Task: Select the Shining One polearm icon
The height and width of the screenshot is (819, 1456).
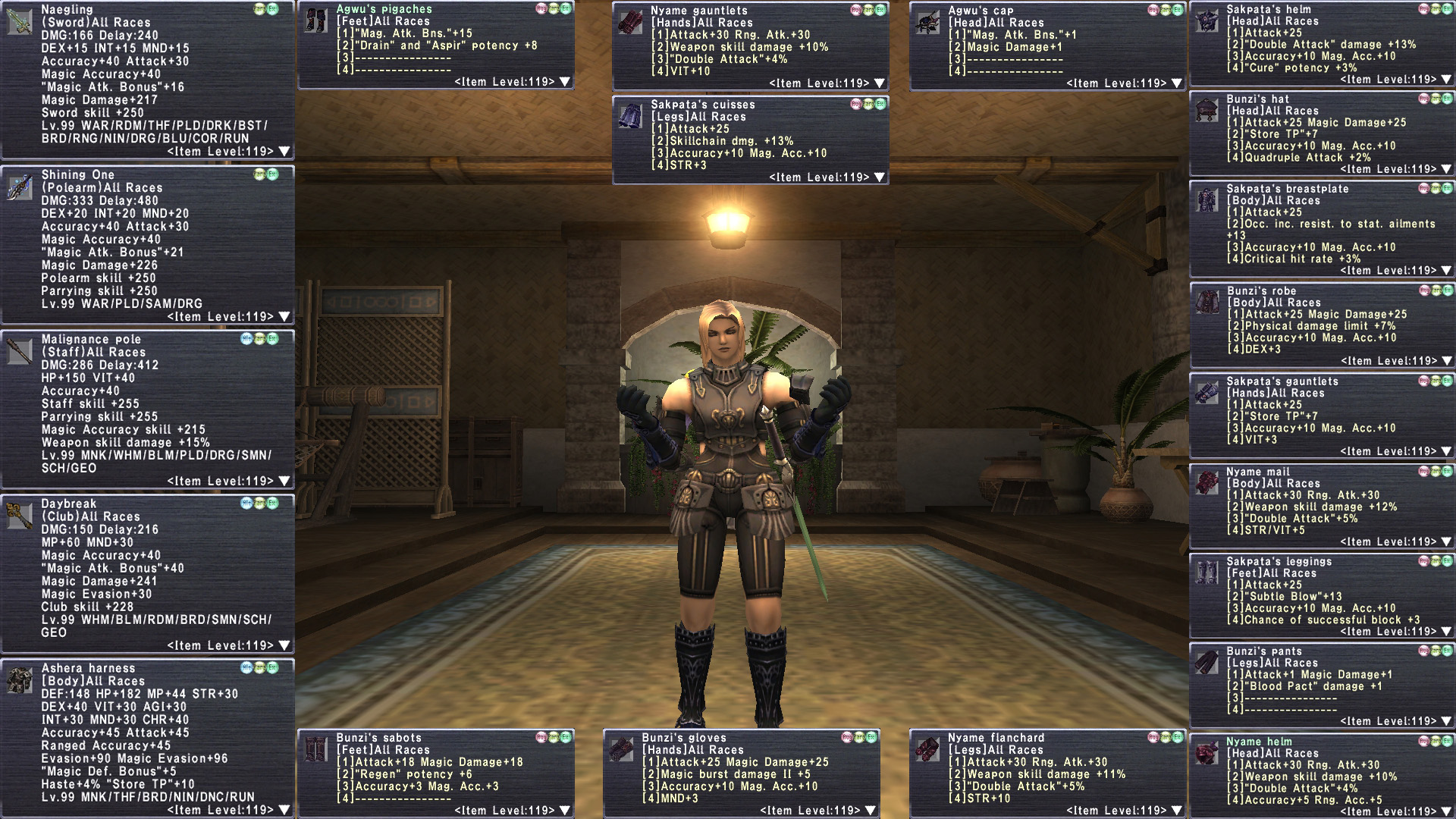Action: (x=19, y=187)
